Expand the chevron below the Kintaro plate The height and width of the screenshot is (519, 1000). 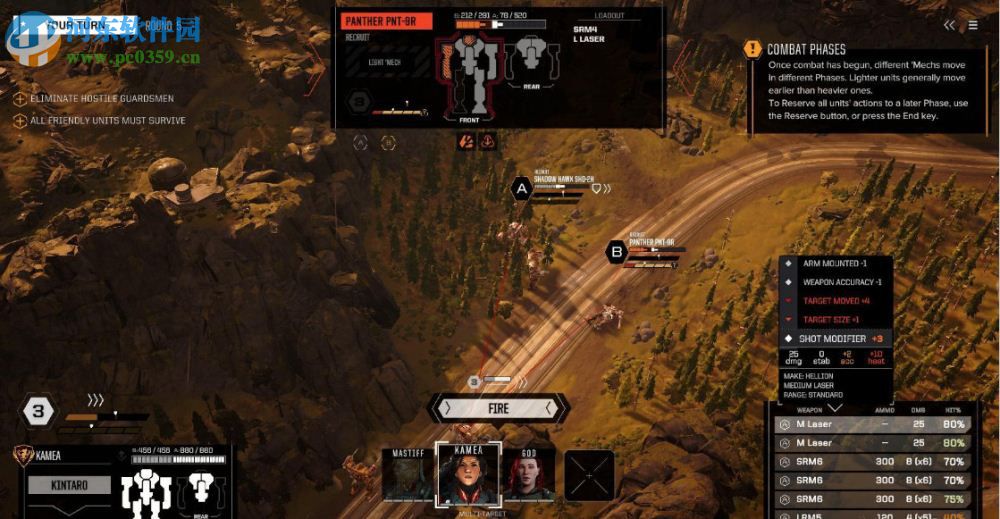[68, 510]
